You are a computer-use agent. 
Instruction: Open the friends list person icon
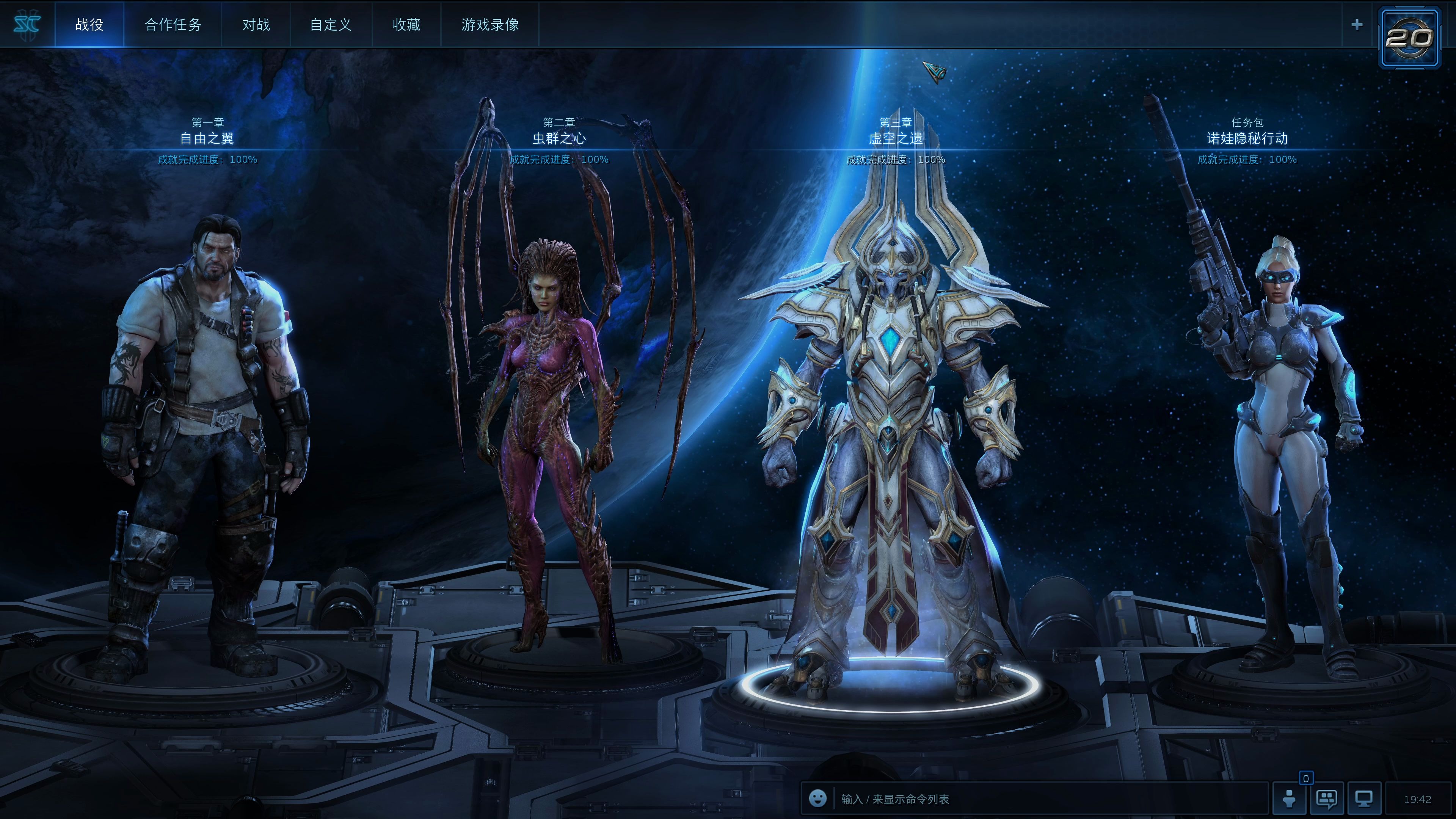pyautogui.click(x=1289, y=799)
